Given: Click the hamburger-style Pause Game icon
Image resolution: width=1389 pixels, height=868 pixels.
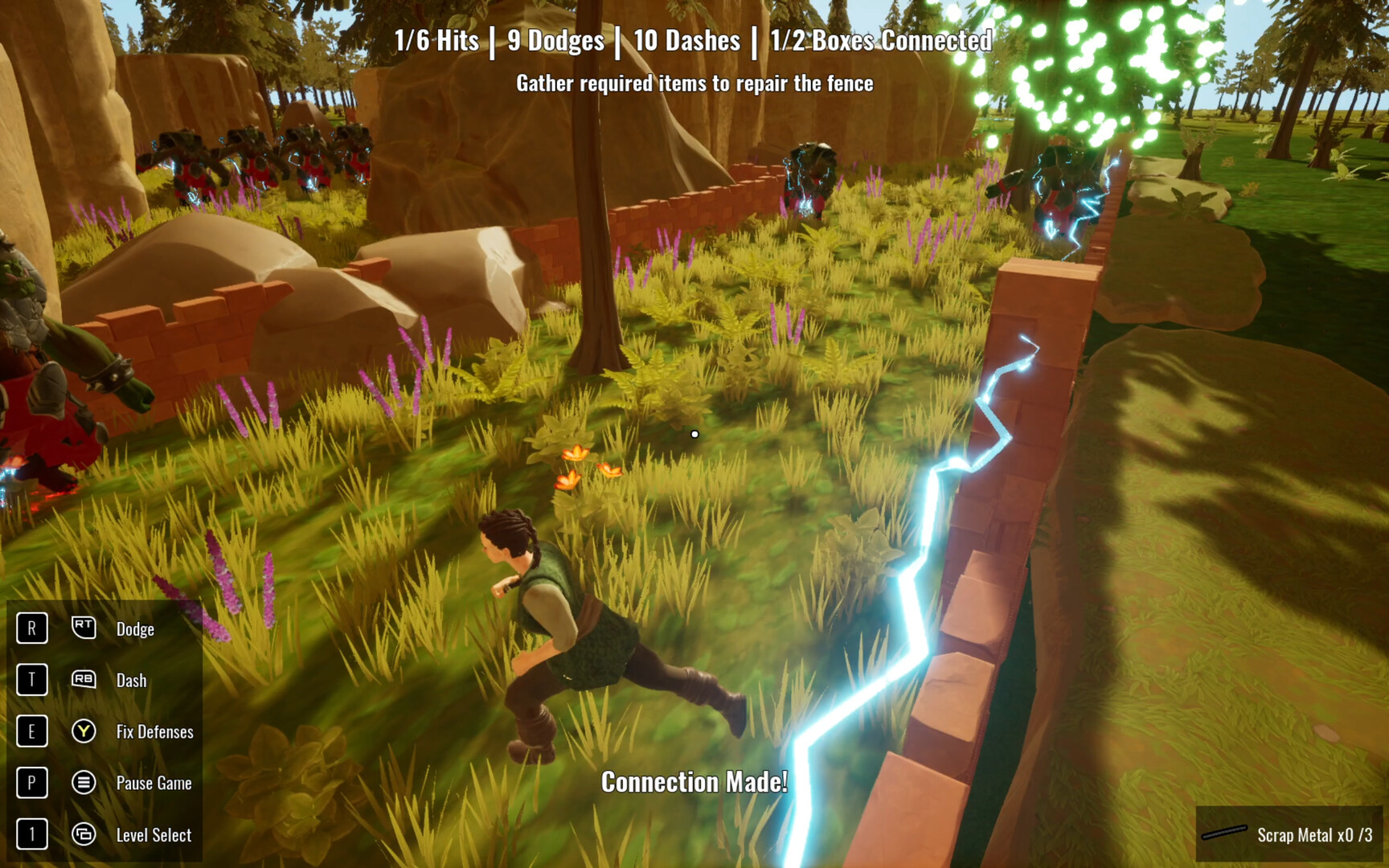Looking at the screenshot, I should point(84,783).
